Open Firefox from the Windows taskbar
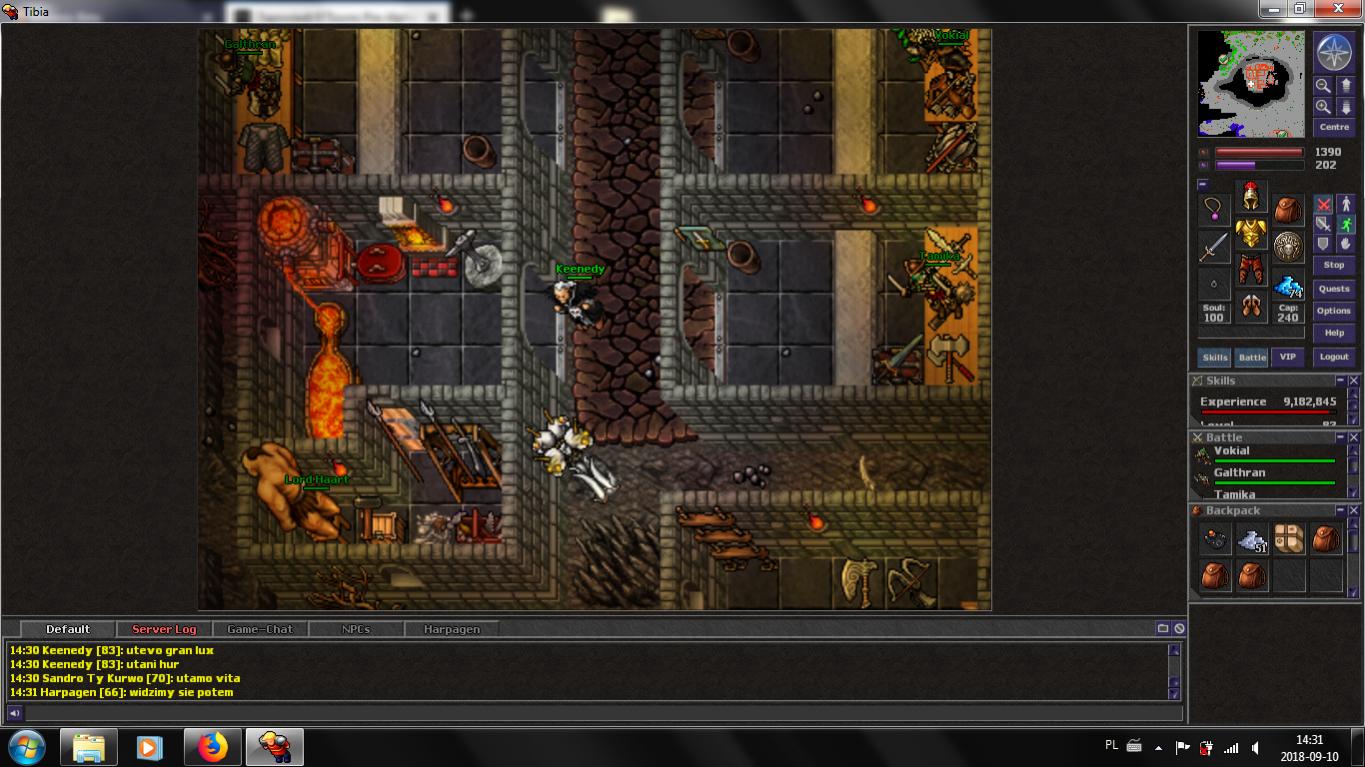The height and width of the screenshot is (767, 1365). (212, 747)
